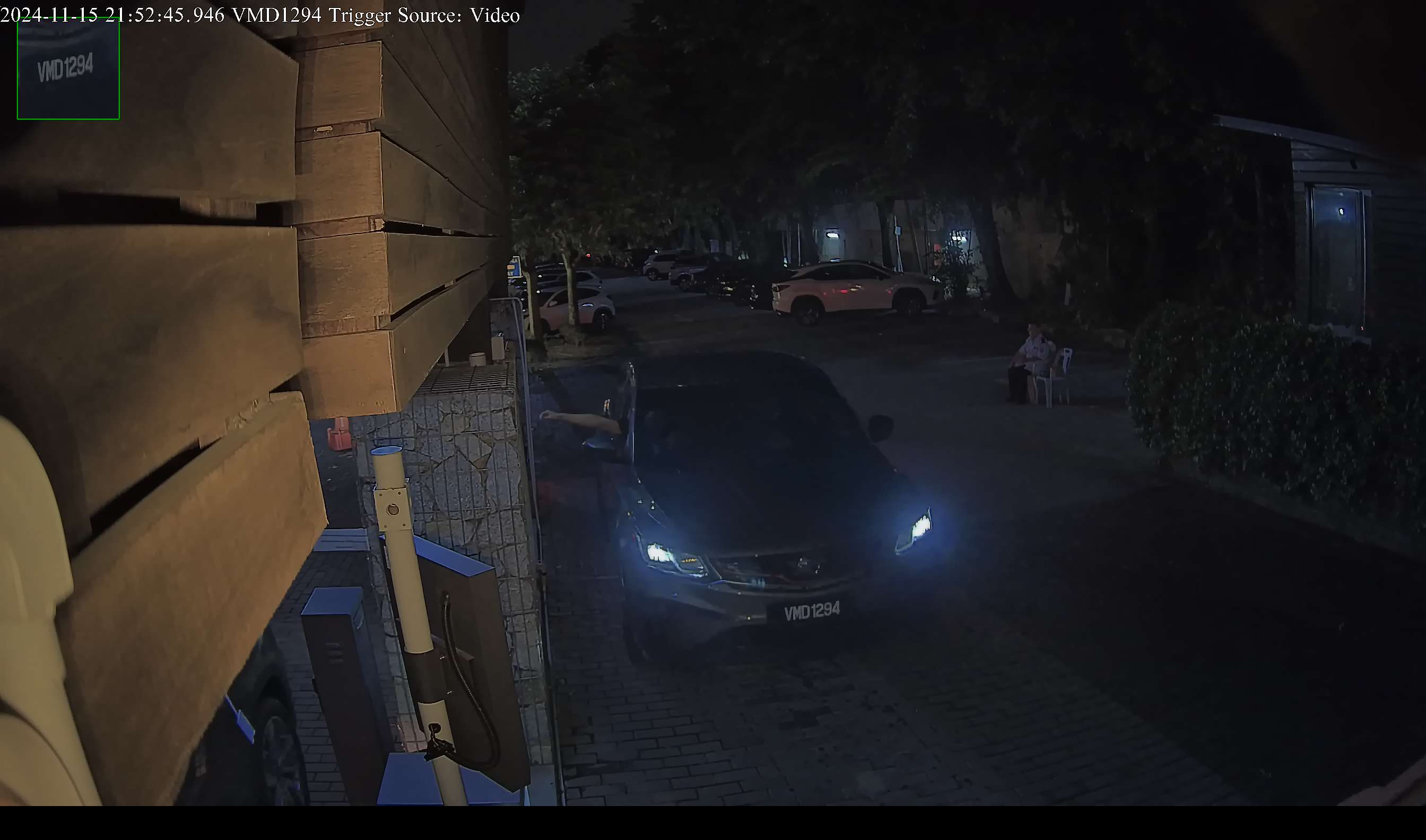Open the VMD1294 license plate snapshot thumbnail

[68, 69]
